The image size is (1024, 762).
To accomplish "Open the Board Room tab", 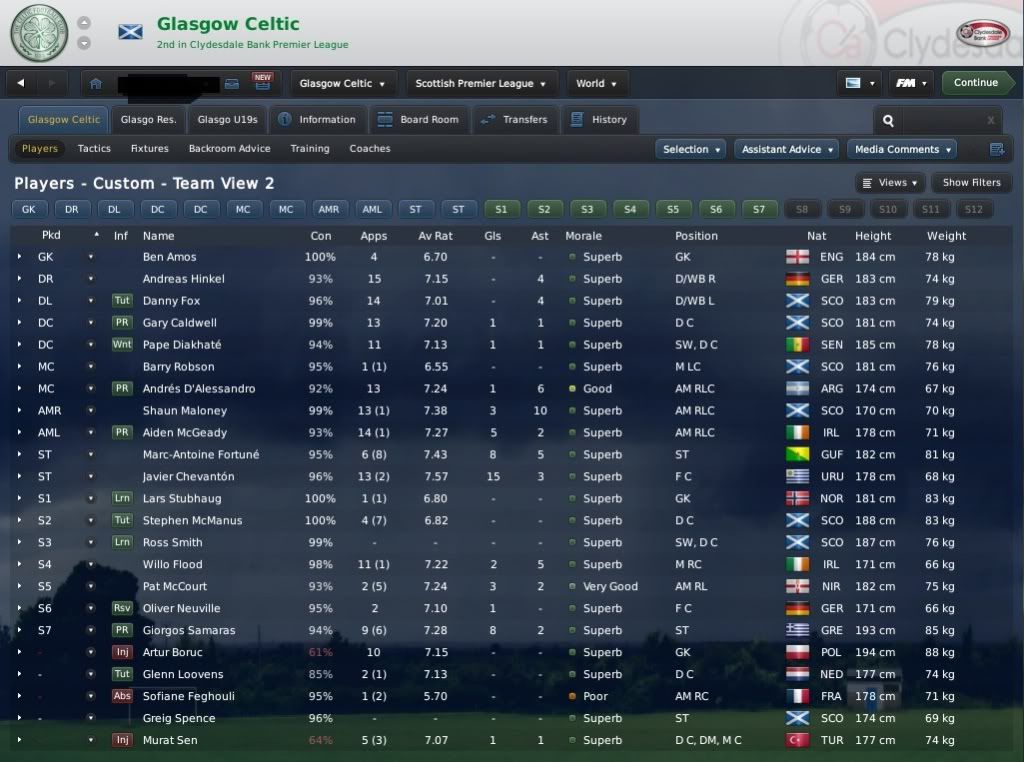I will pos(418,120).
